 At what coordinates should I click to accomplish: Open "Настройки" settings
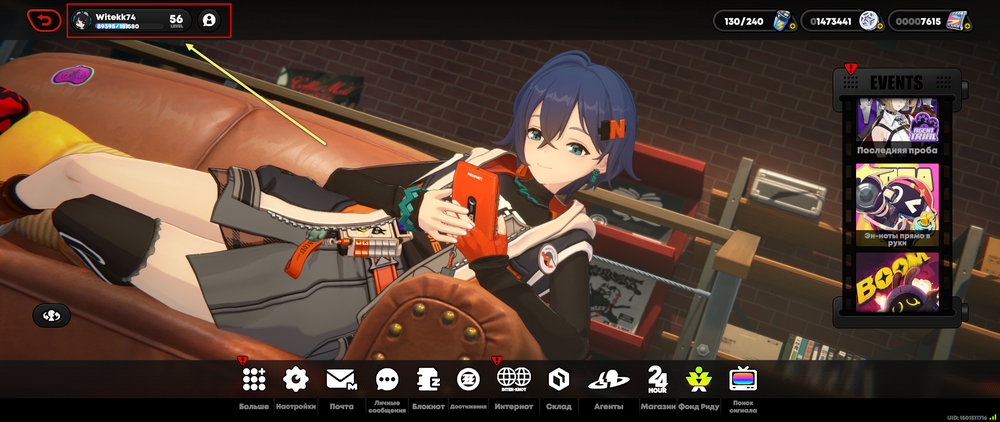[x=296, y=379]
